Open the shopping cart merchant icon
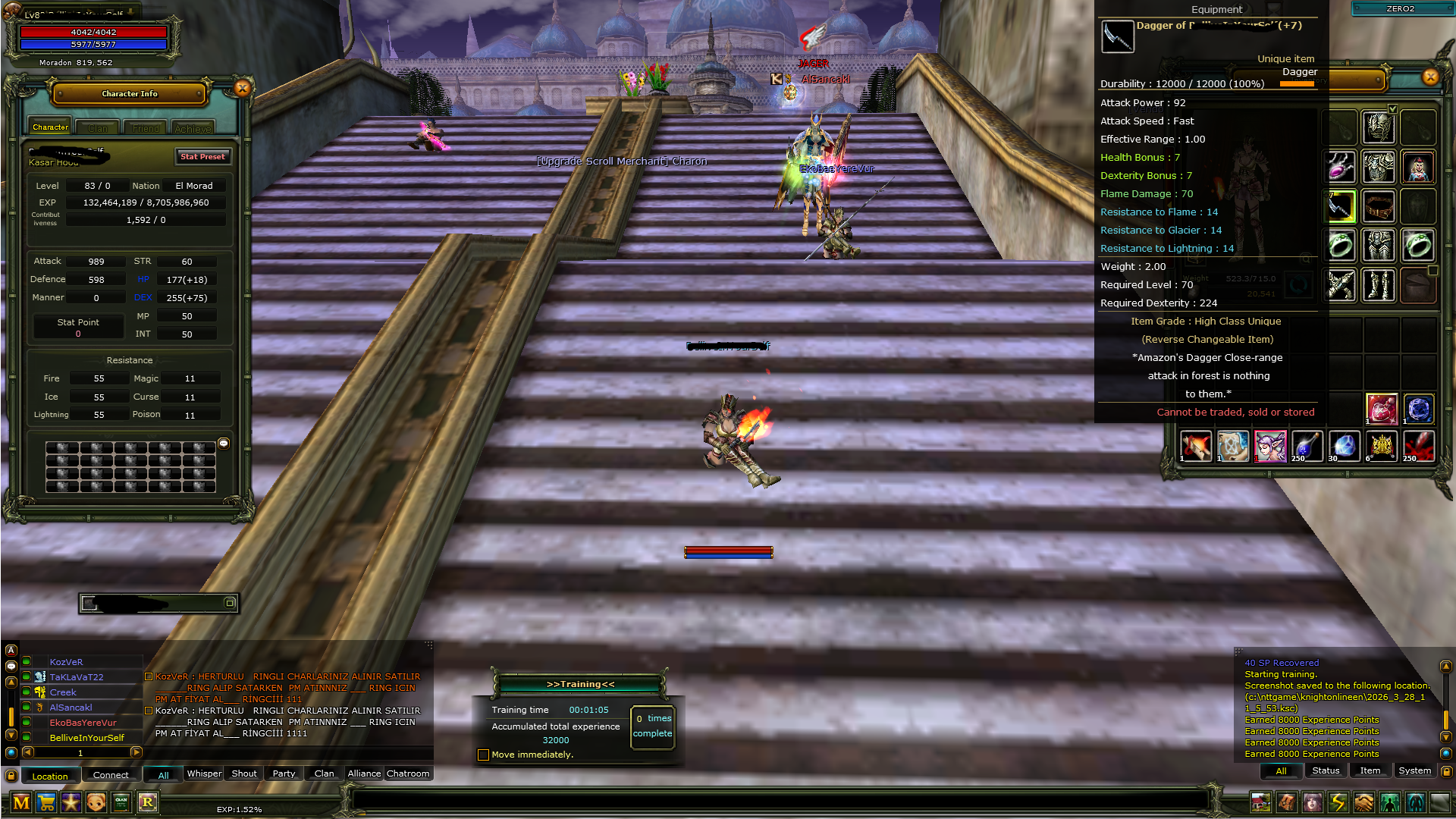 coord(47,802)
